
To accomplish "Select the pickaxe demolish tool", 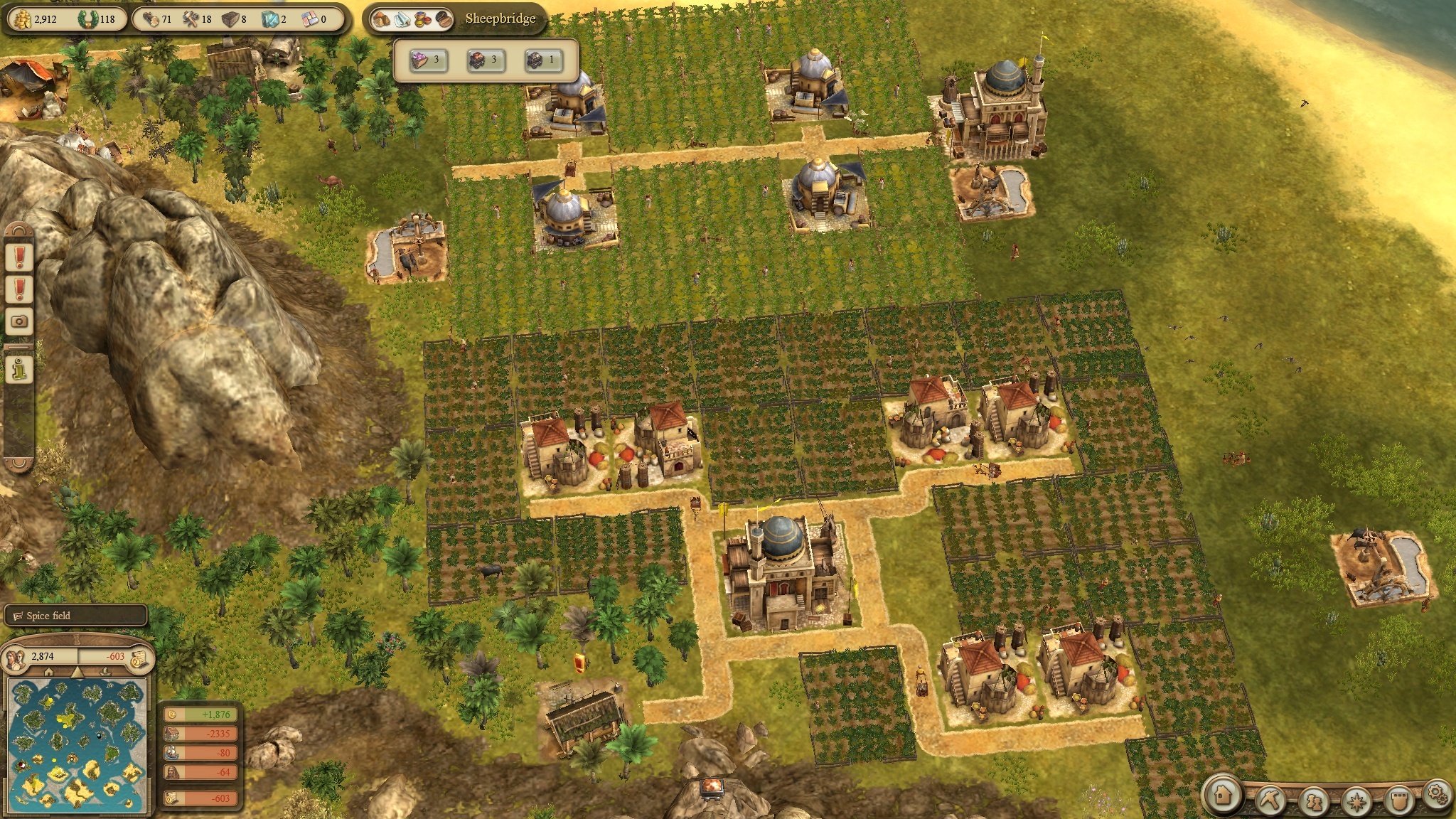I will click(1270, 799).
